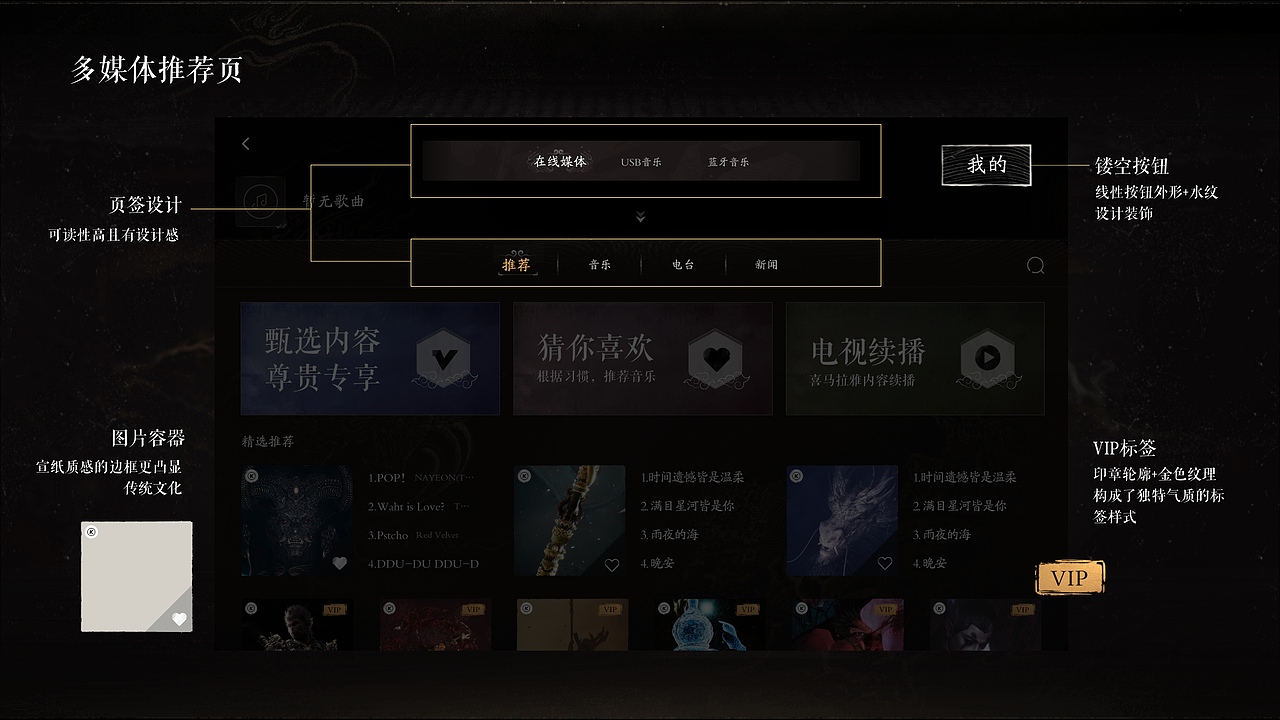Toggle the heart on the paper-texture sample container
The width and height of the screenshot is (1280, 720).
pyautogui.click(x=179, y=619)
